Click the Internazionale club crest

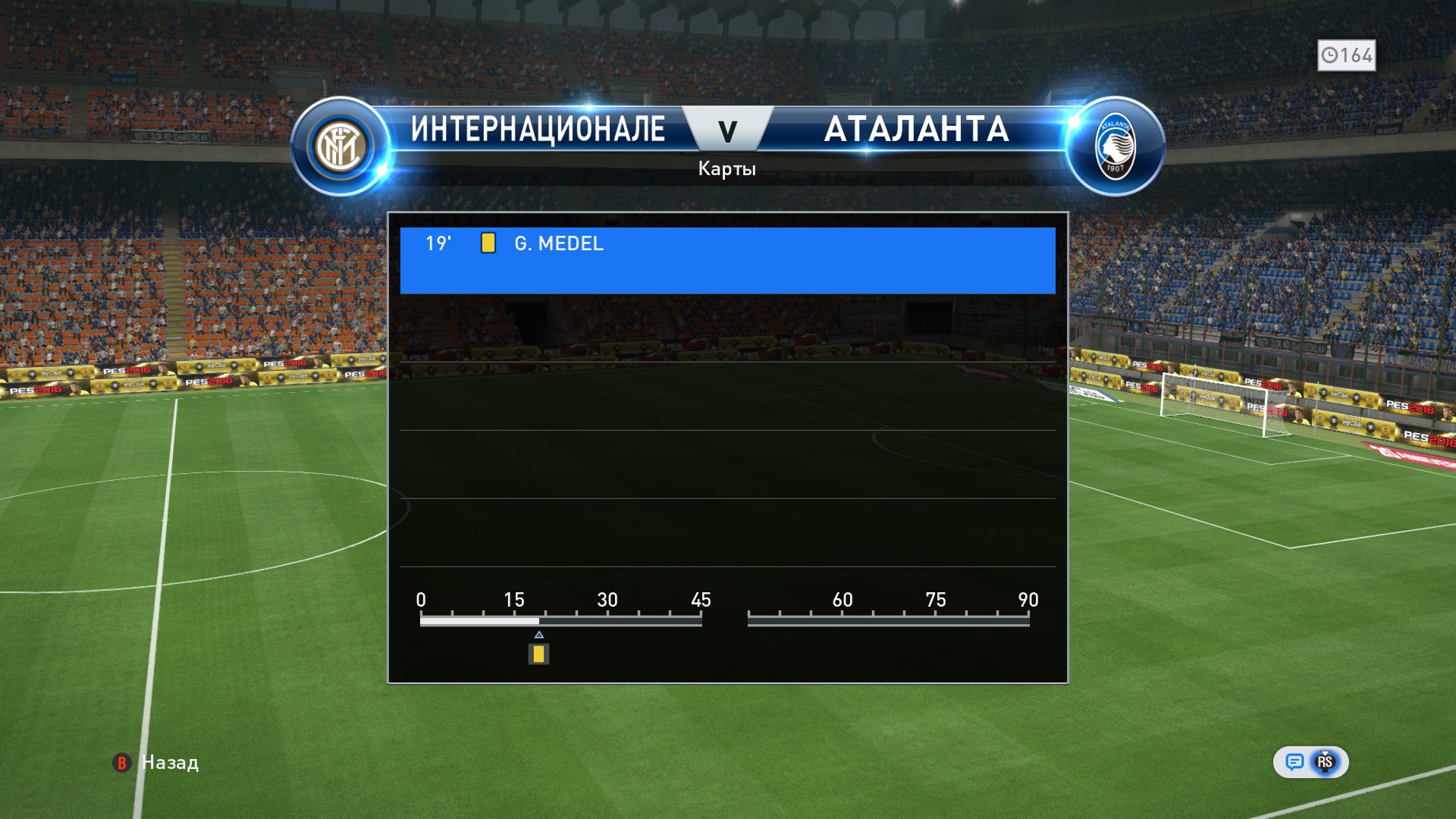[x=340, y=146]
